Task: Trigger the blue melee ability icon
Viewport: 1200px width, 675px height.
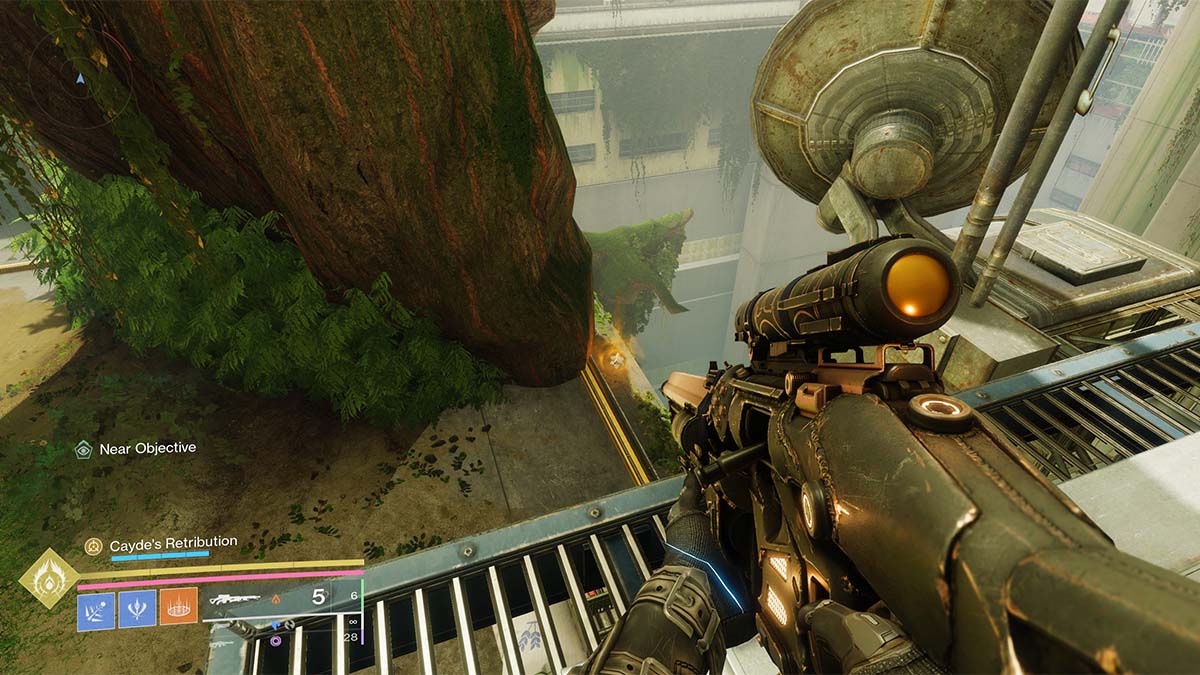Action: [x=137, y=610]
